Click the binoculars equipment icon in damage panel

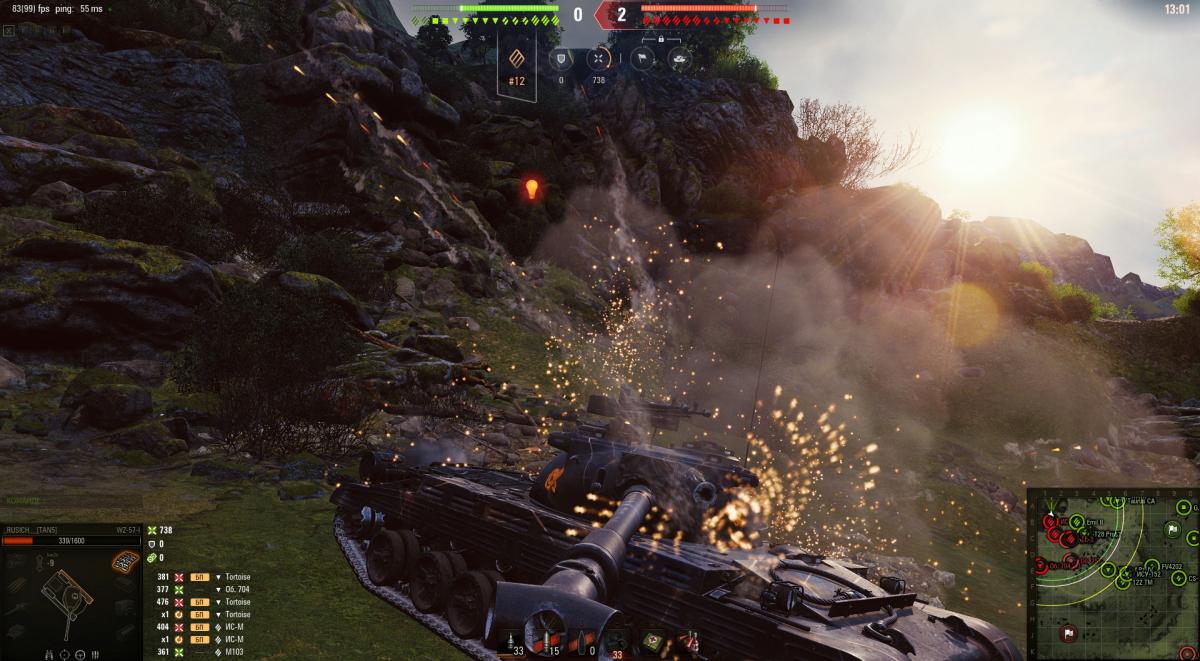[x=50, y=655]
